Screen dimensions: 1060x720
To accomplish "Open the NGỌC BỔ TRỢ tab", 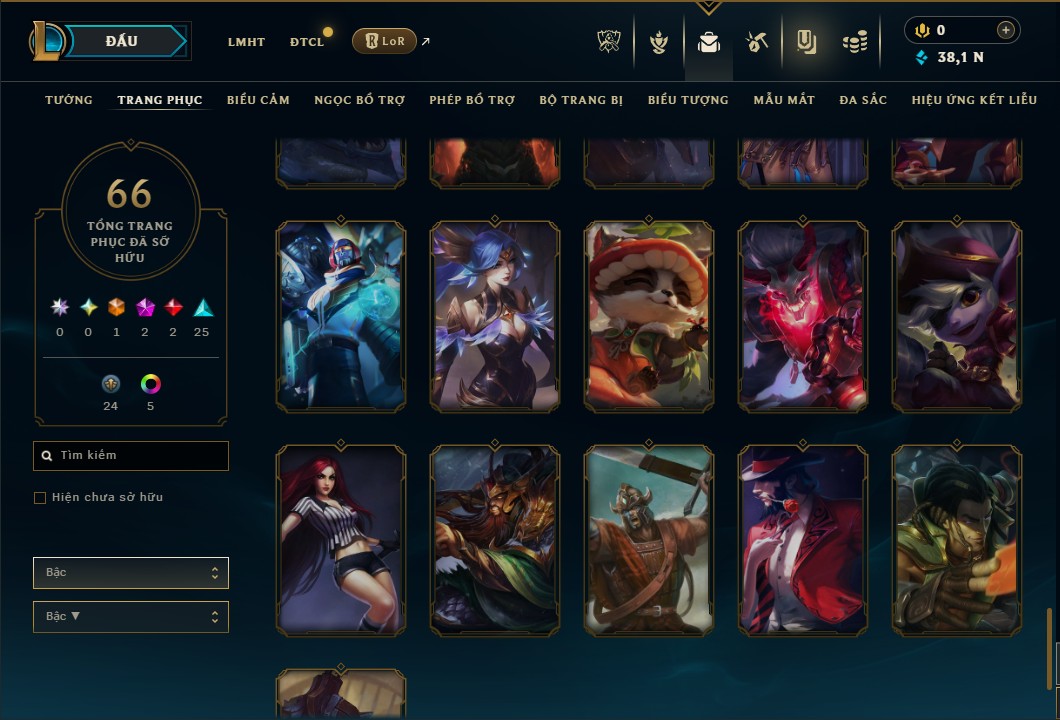I will [x=359, y=100].
